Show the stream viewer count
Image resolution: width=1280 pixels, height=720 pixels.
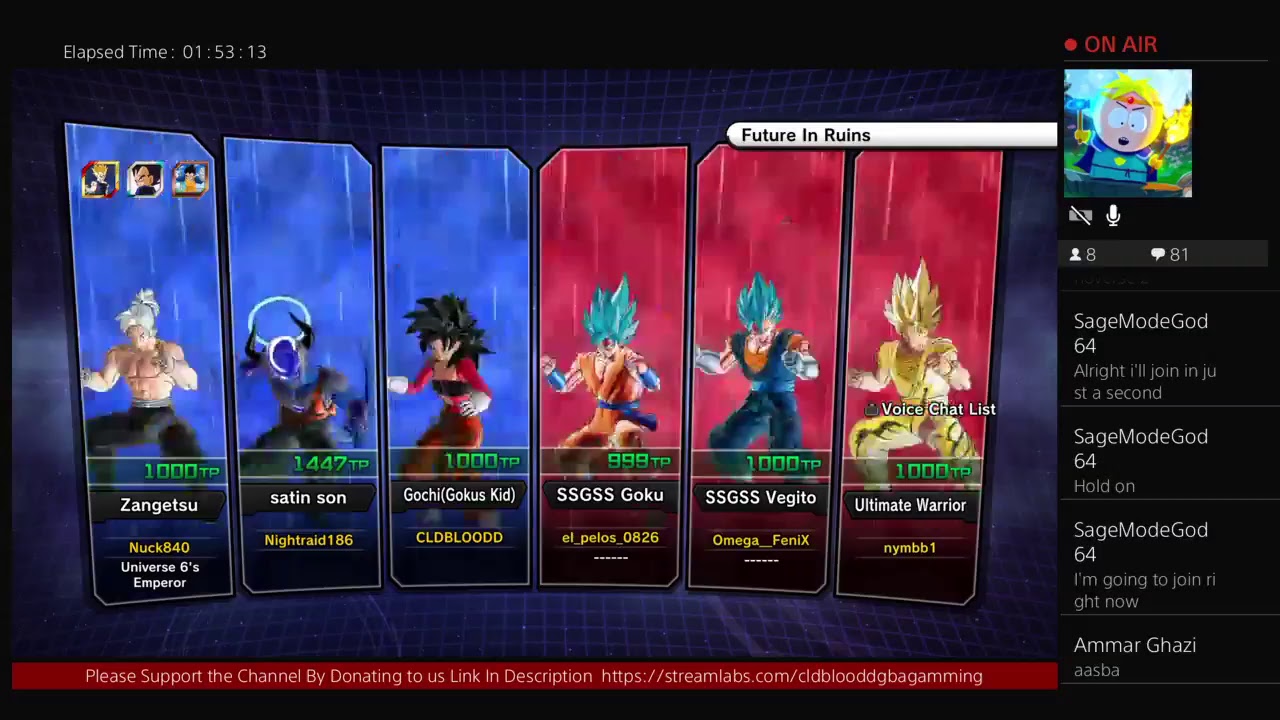coord(1083,255)
